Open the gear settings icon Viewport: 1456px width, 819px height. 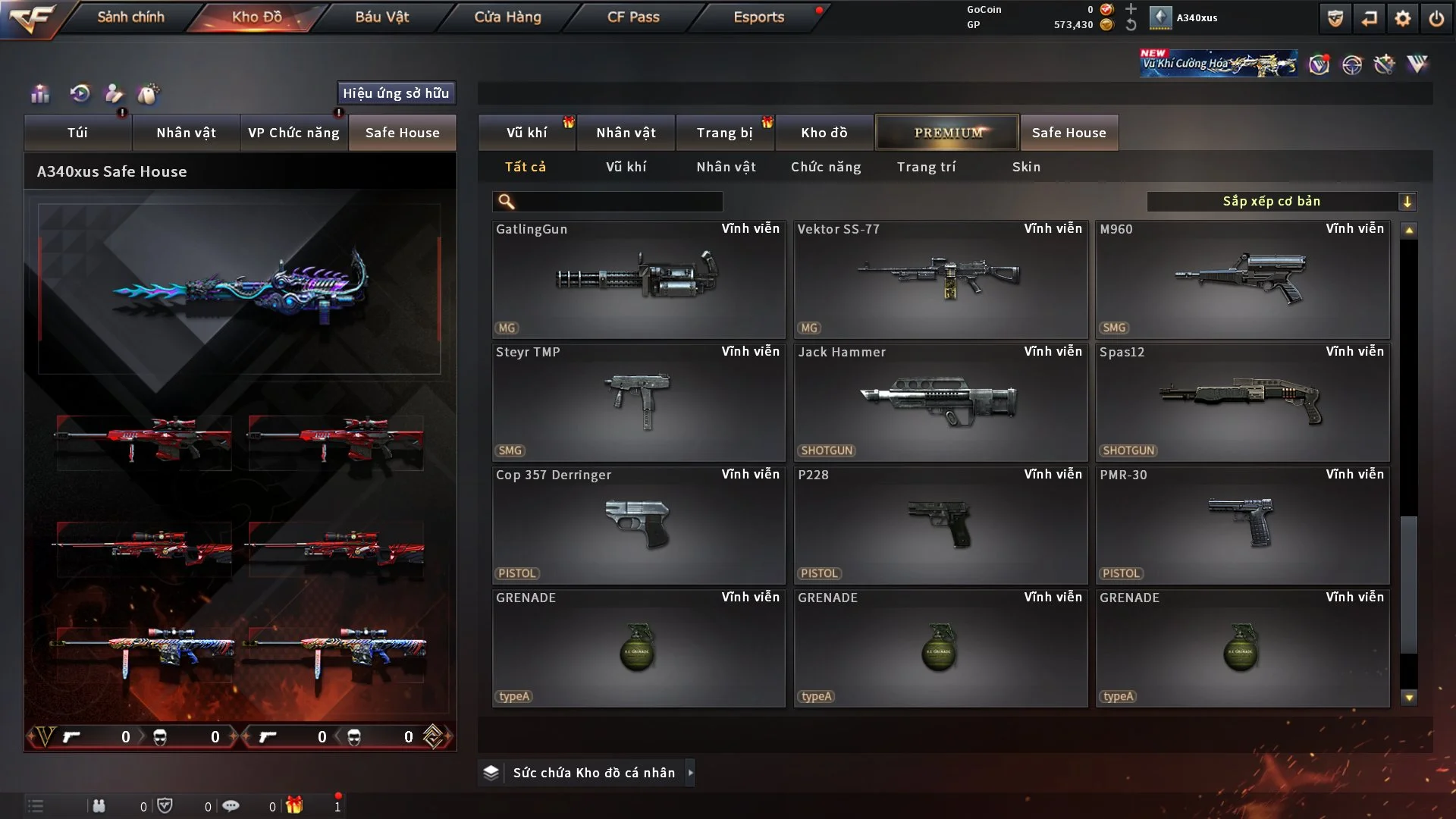(1403, 18)
